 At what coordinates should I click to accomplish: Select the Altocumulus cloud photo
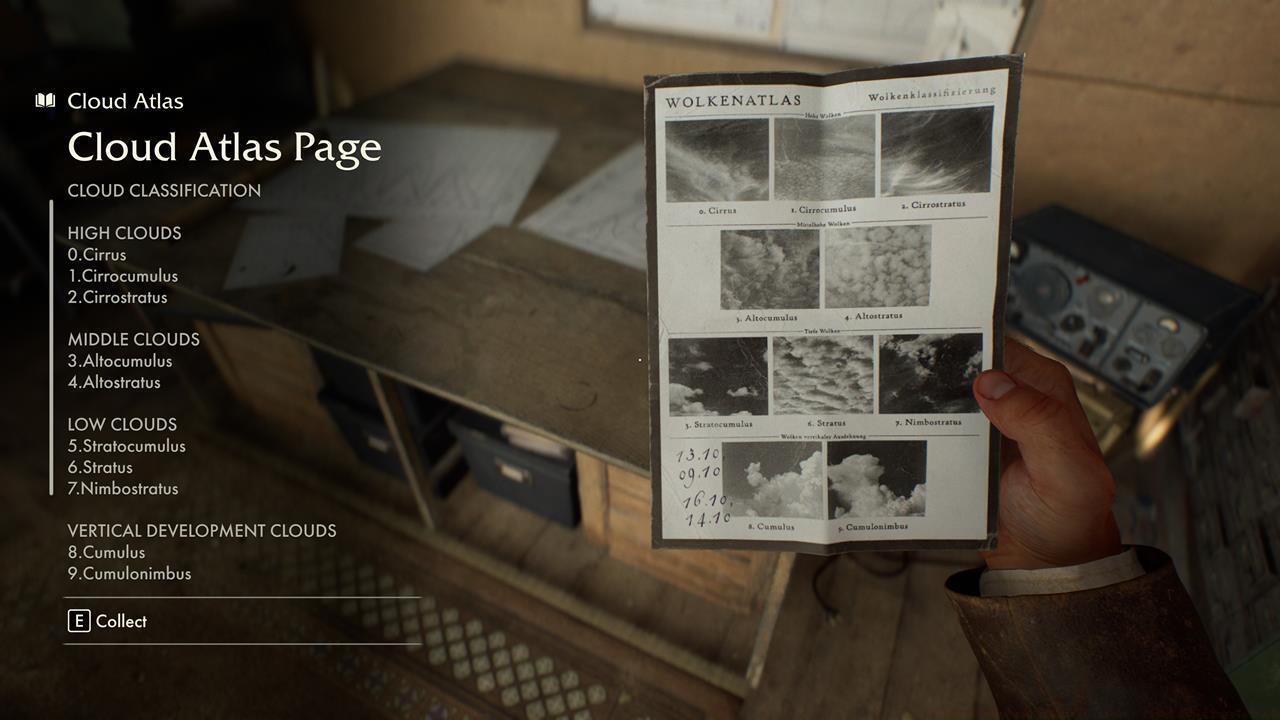click(768, 268)
